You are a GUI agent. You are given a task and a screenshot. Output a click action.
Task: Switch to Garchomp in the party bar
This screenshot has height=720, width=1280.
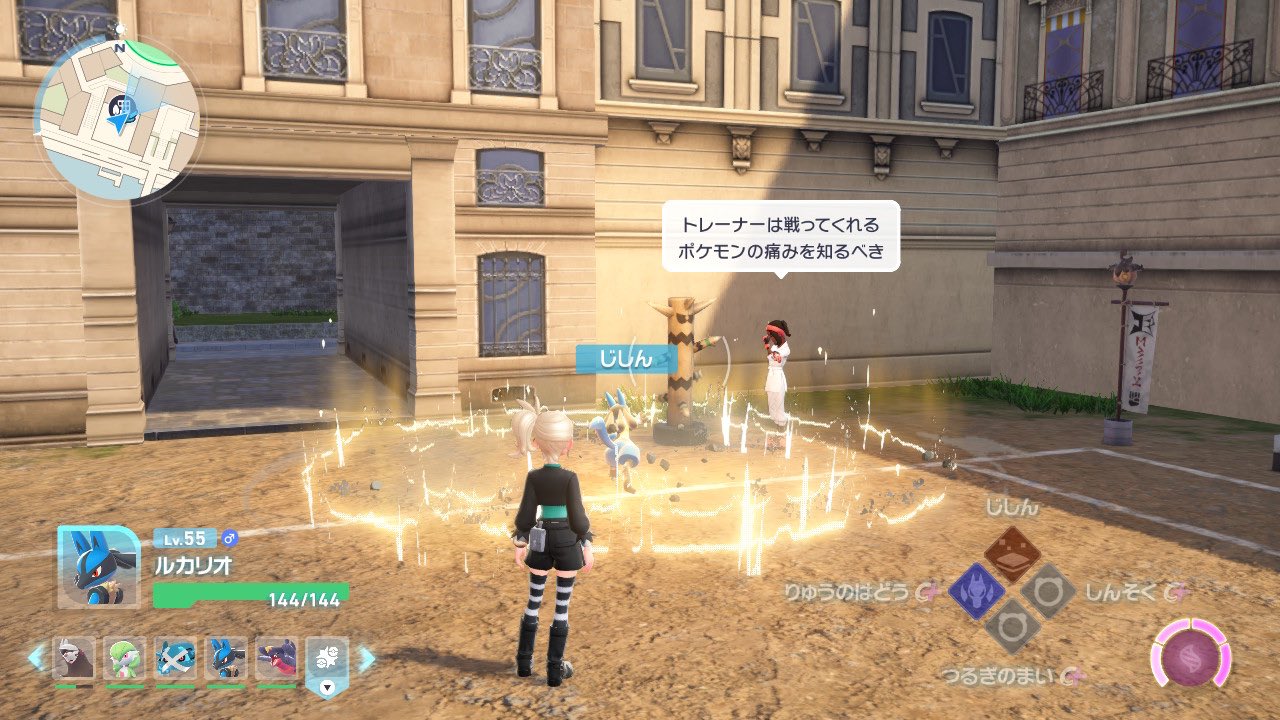point(277,659)
